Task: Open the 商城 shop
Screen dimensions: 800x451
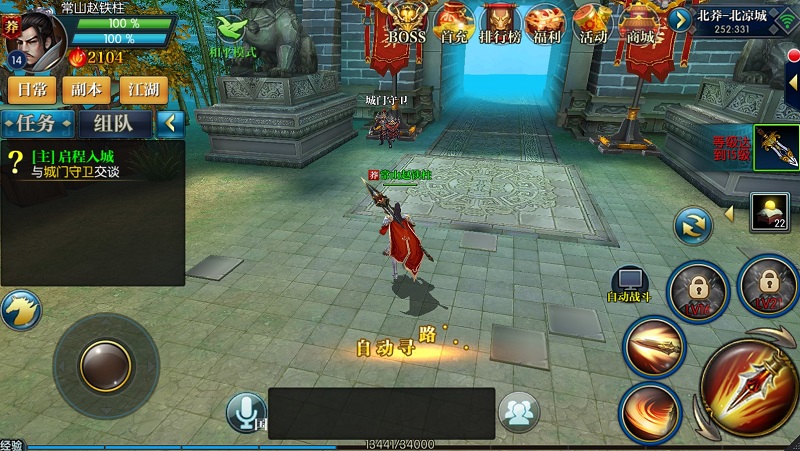Action: pyautogui.click(x=640, y=24)
